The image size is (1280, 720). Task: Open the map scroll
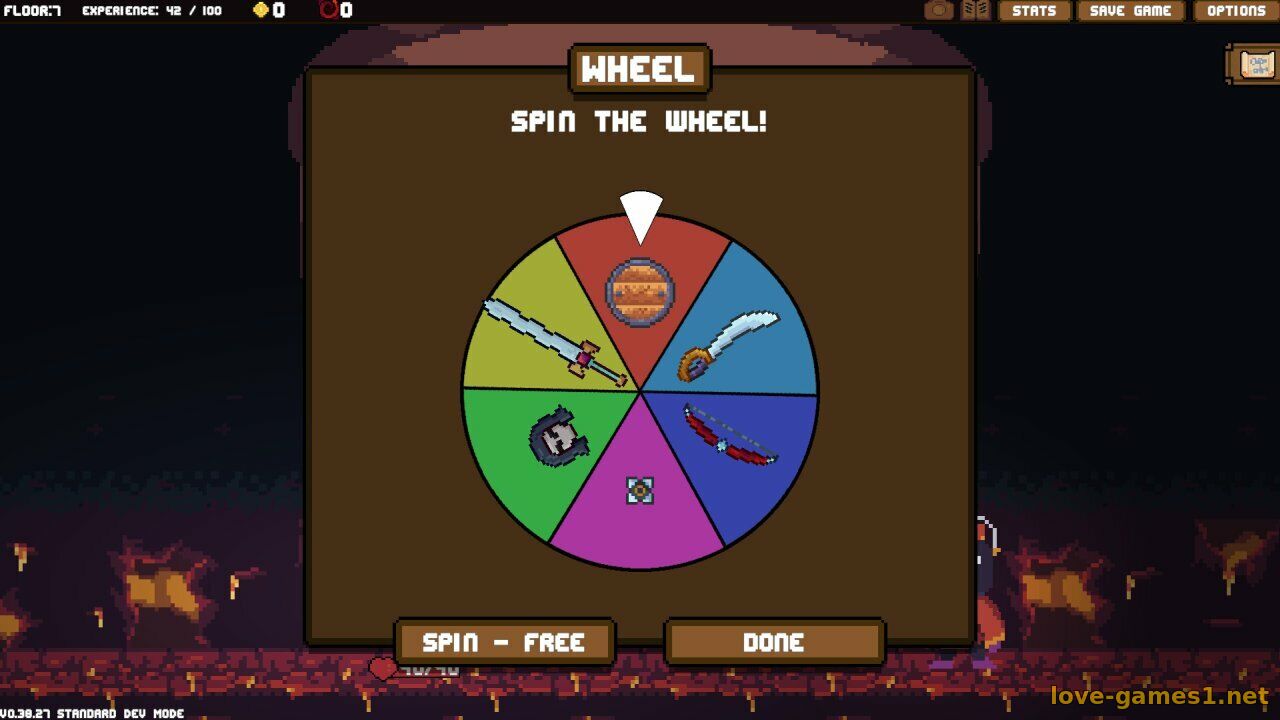click(1255, 65)
